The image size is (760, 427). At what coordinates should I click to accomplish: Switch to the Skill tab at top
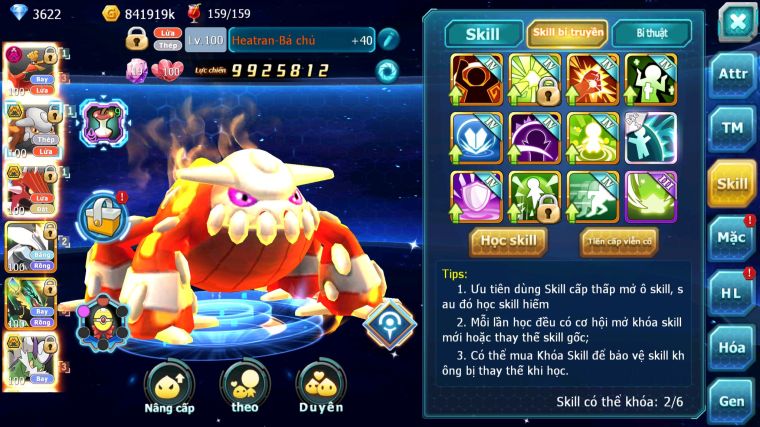(484, 34)
